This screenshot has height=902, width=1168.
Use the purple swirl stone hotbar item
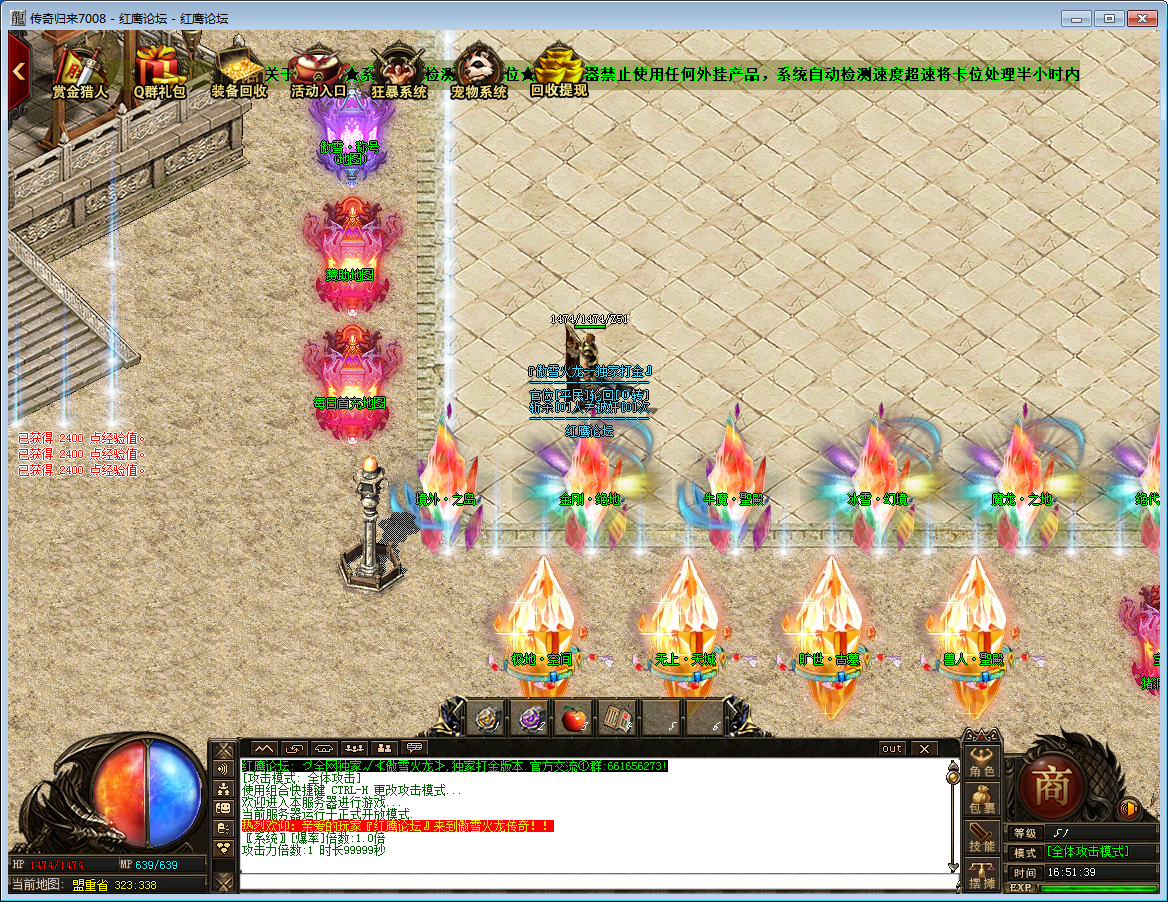click(x=531, y=718)
